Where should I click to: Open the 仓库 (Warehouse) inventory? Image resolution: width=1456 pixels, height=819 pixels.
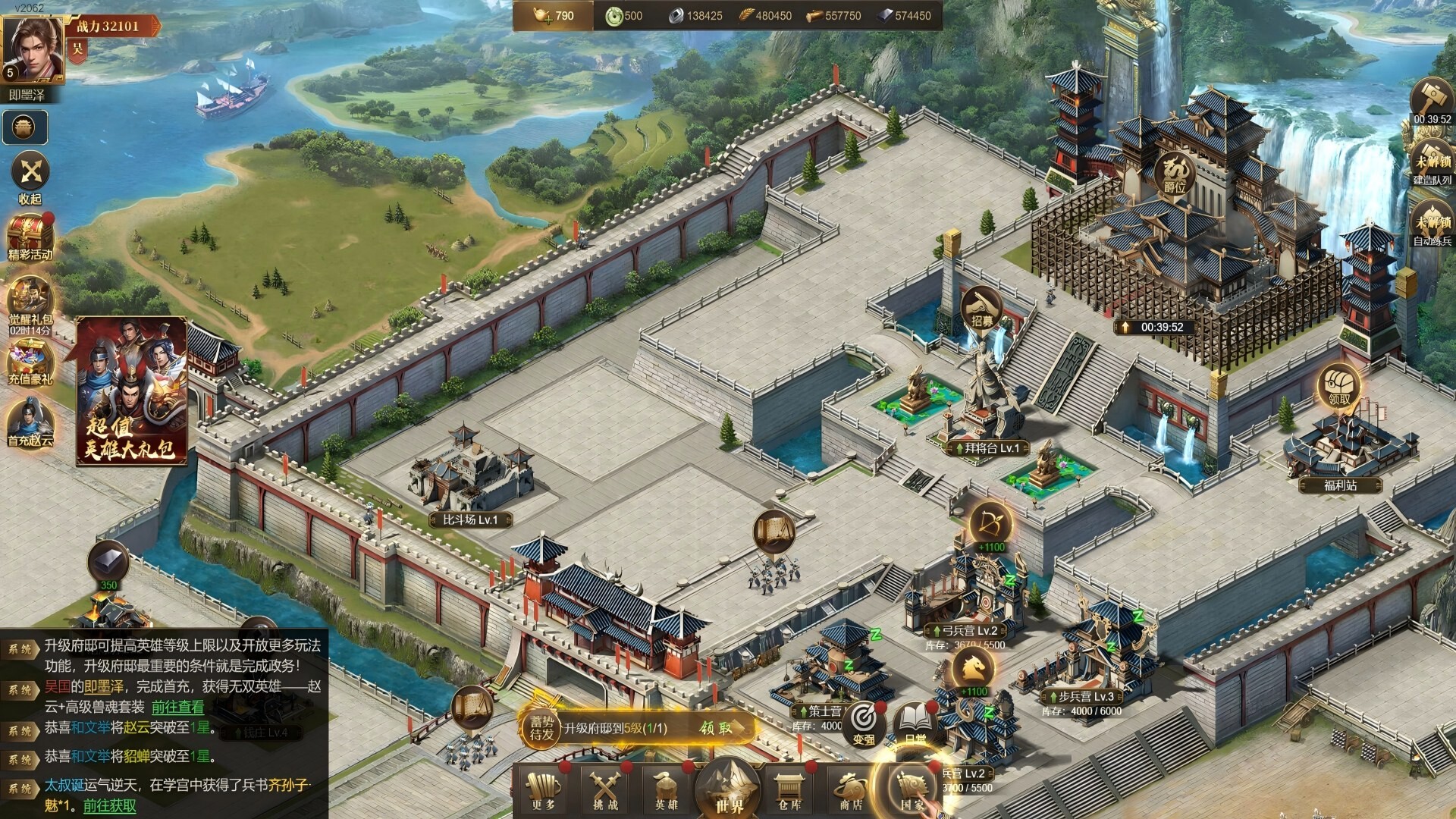789,789
